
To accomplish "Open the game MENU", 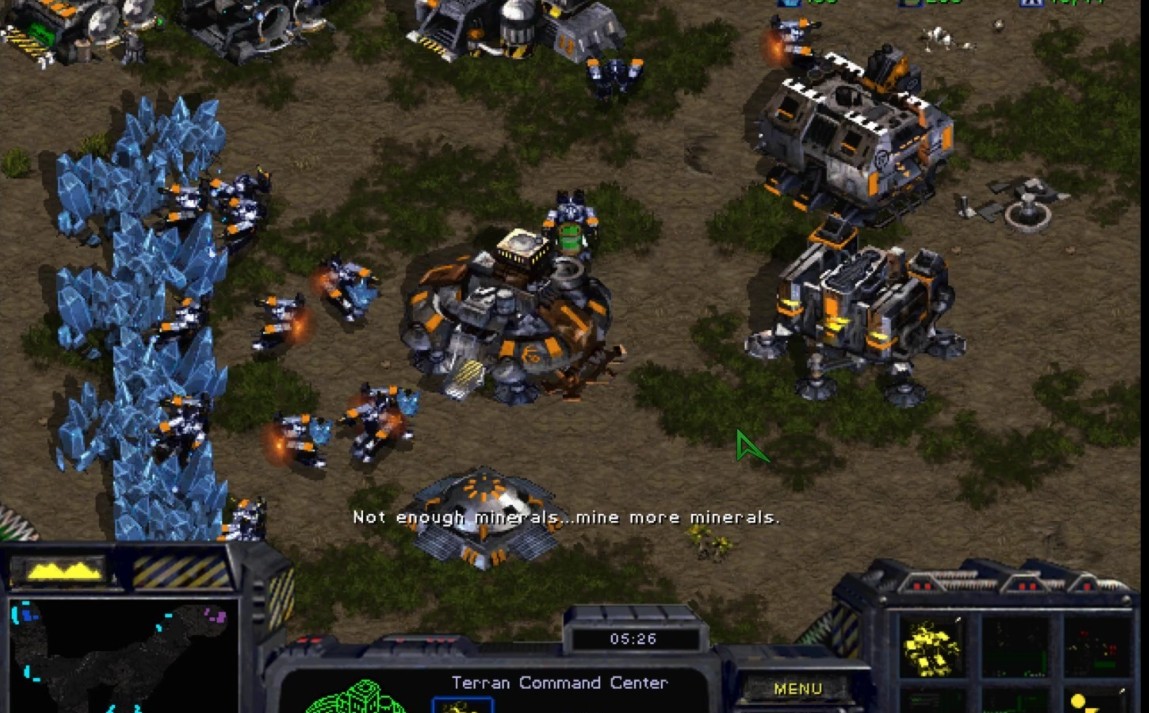I will (x=797, y=688).
